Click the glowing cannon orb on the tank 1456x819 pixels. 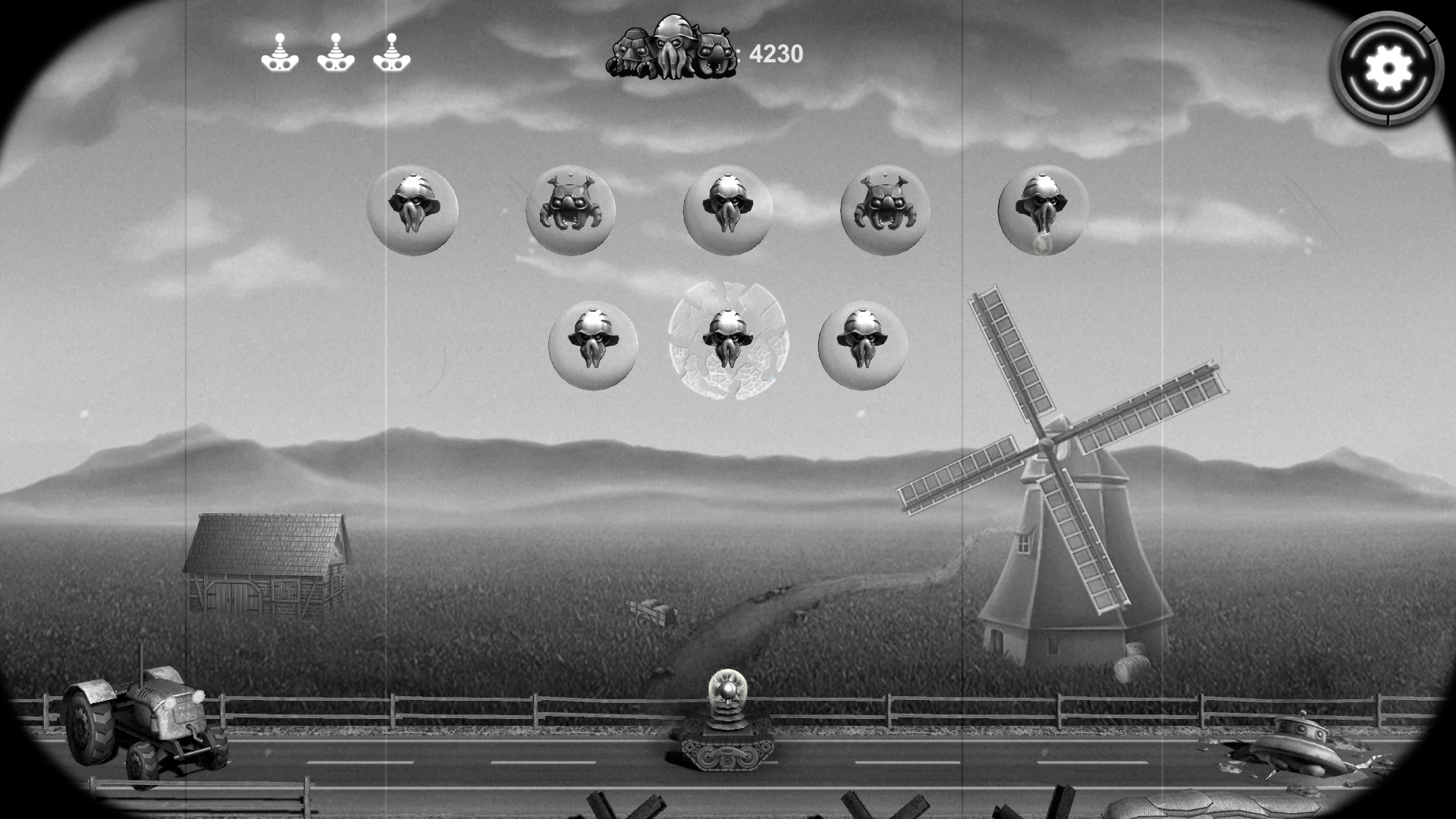[x=728, y=690]
